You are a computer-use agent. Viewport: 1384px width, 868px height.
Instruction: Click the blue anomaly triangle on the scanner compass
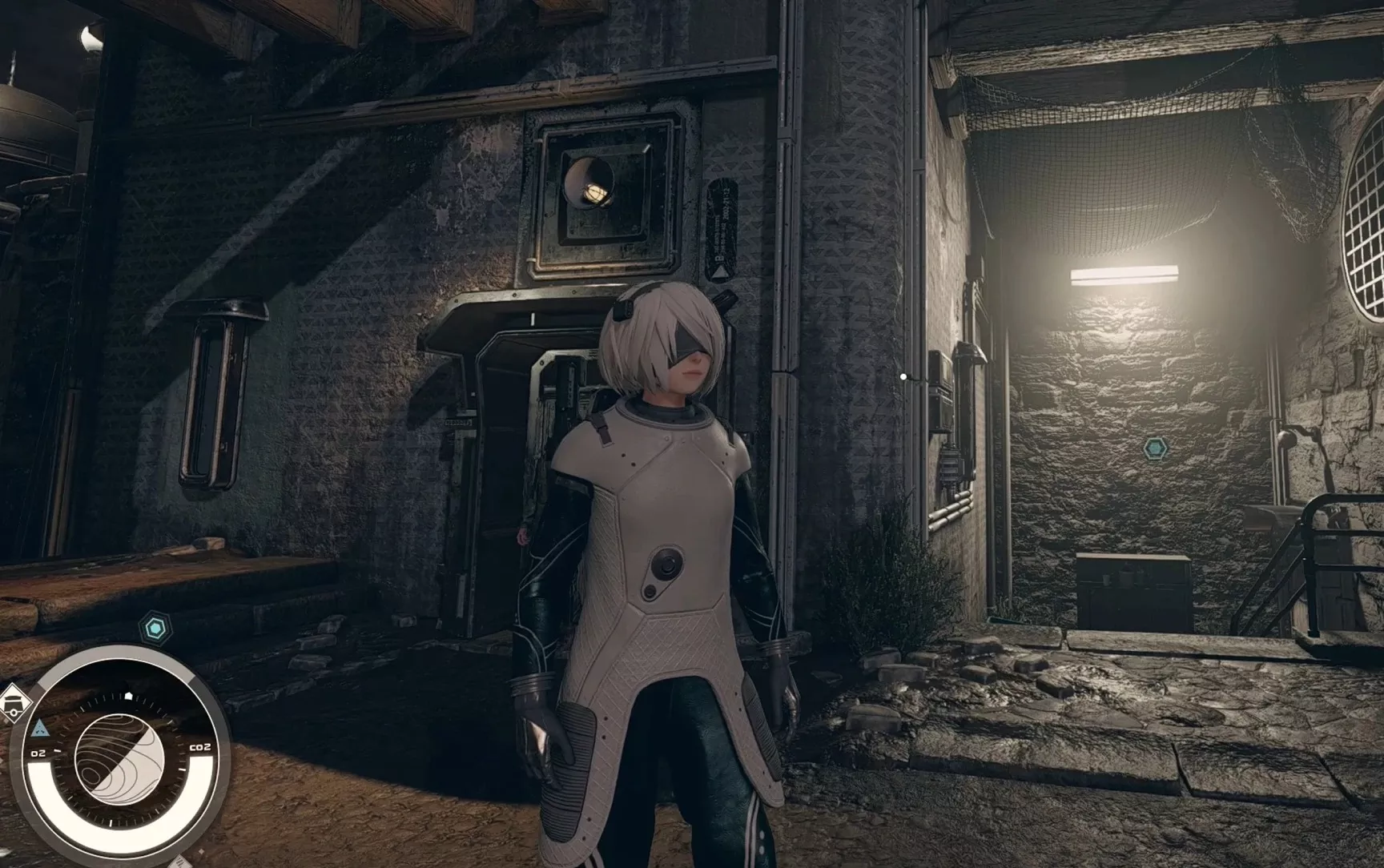pos(40,728)
